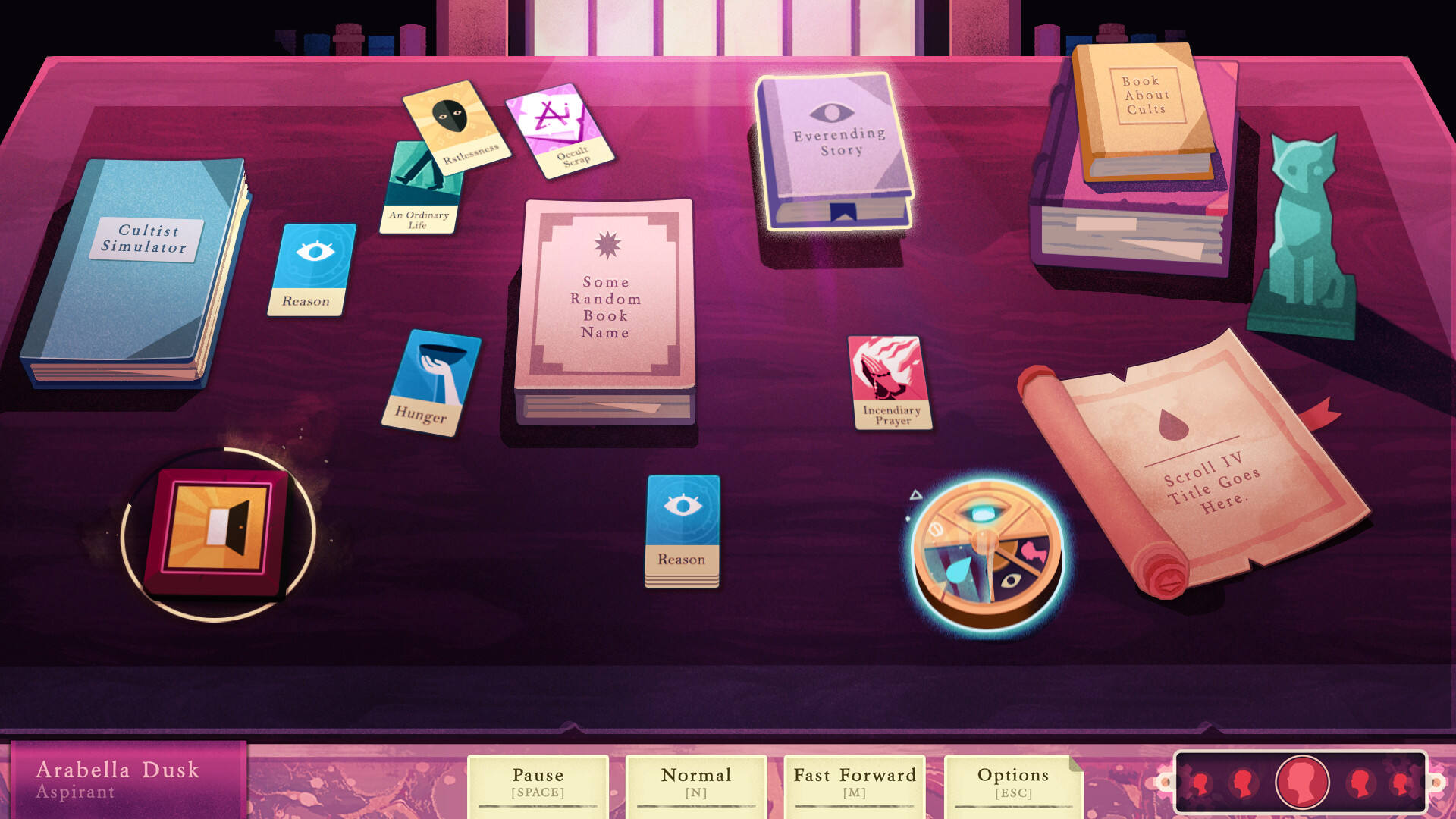Select the Incendiary Prayer card
1456x819 pixels.
pos(889,382)
